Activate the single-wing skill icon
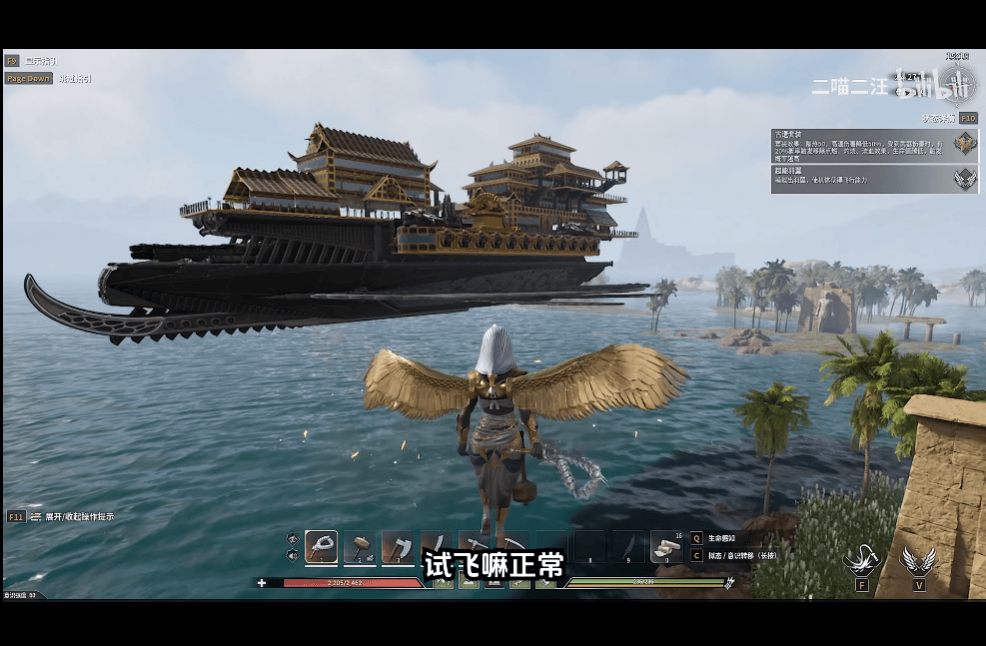 861,560
